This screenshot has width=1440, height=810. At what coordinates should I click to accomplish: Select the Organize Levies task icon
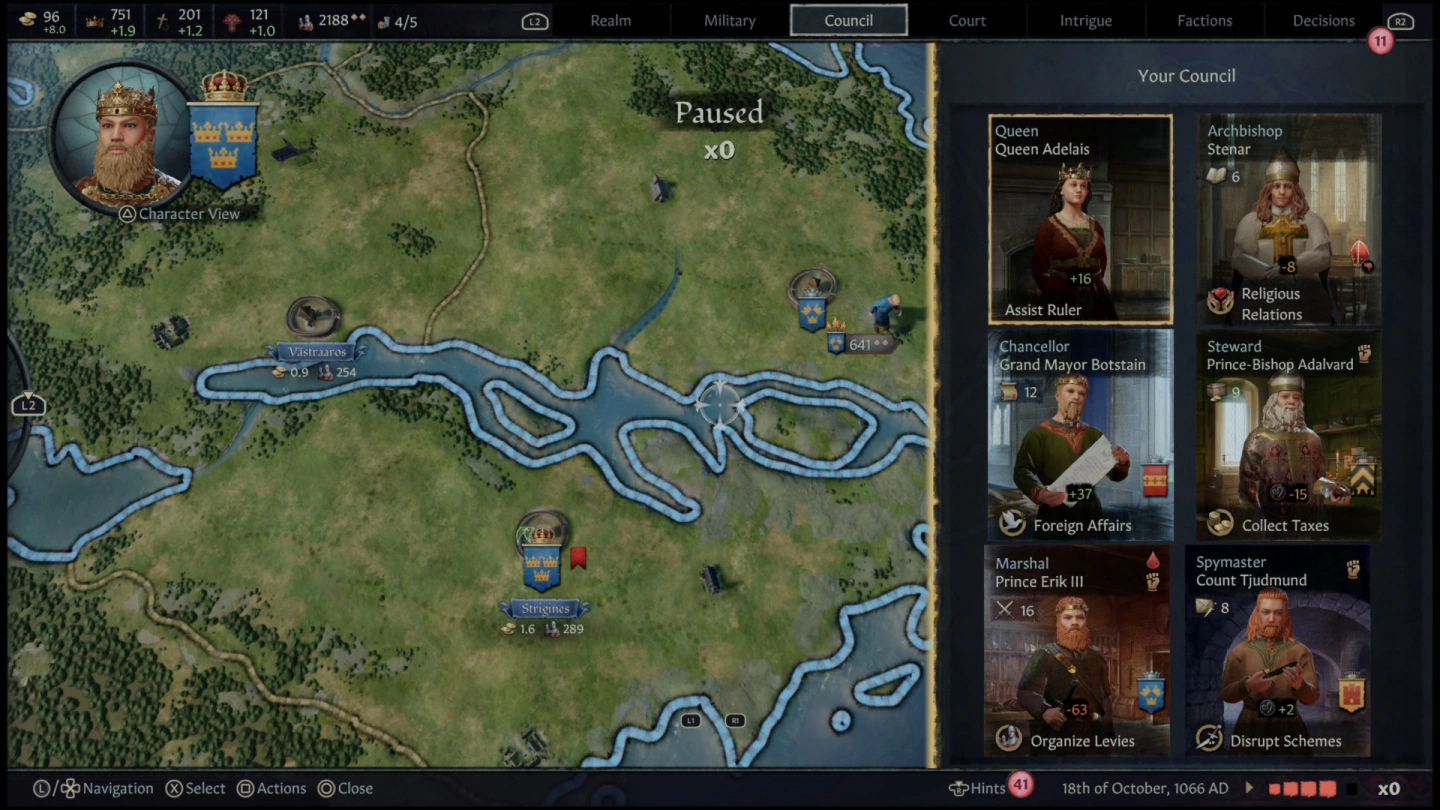[x=1010, y=738]
